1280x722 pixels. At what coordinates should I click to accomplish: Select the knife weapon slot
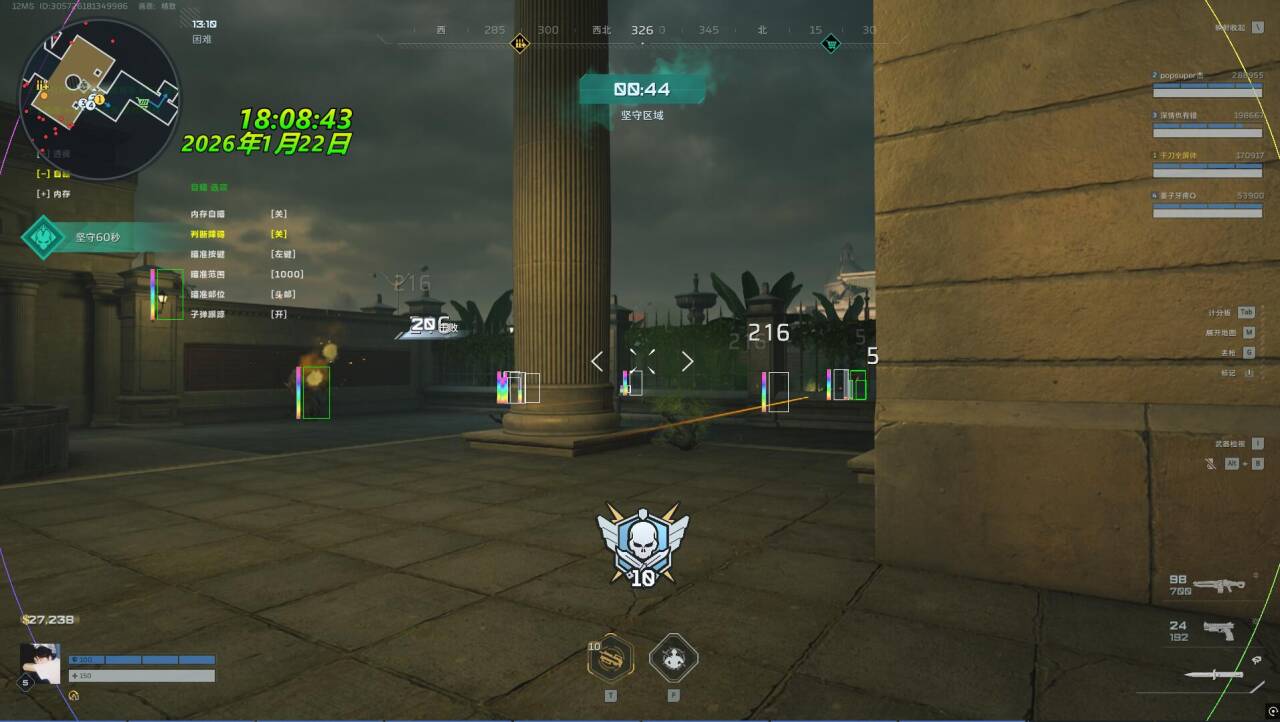1213,675
